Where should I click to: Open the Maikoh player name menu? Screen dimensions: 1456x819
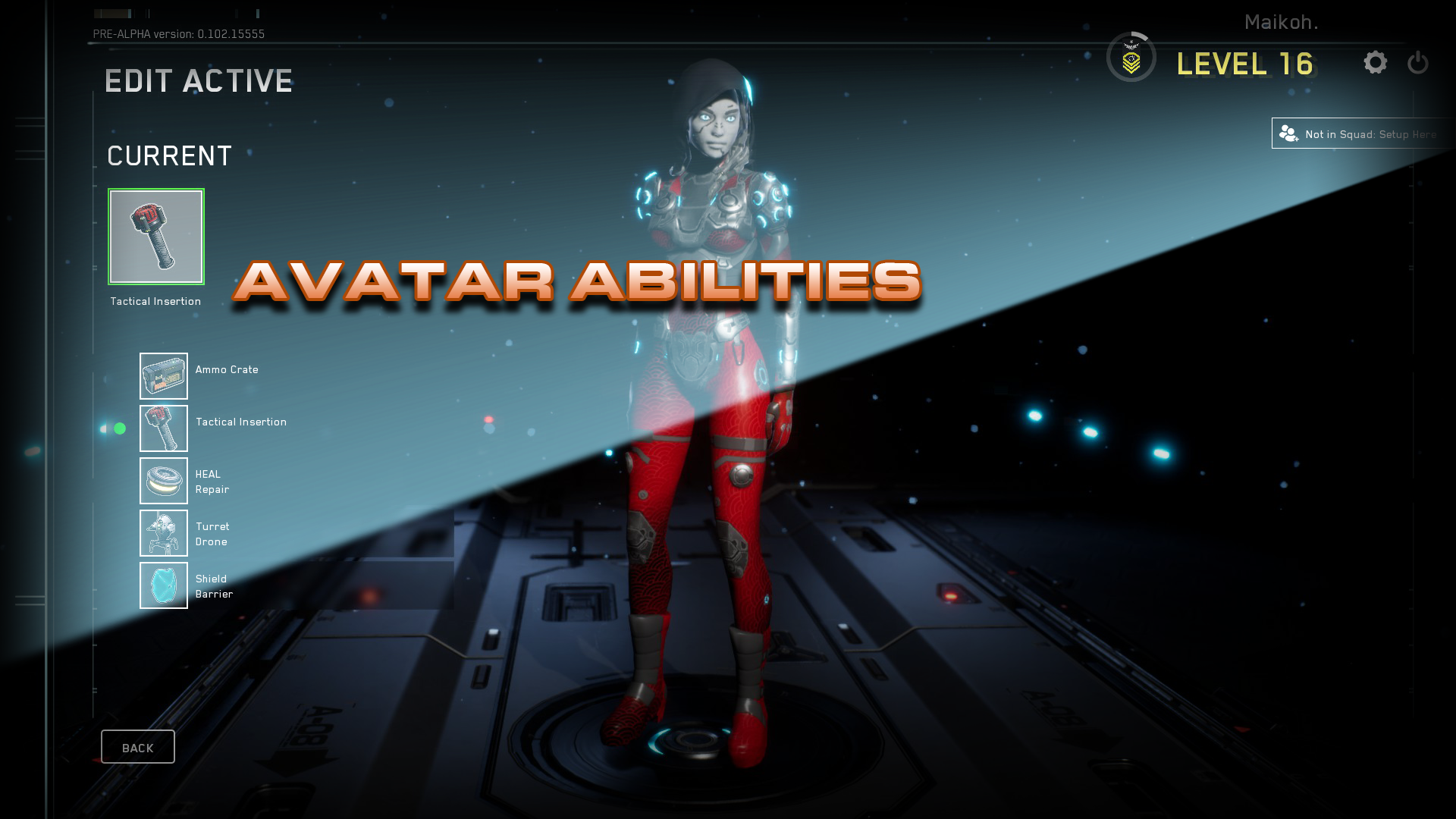(1281, 22)
